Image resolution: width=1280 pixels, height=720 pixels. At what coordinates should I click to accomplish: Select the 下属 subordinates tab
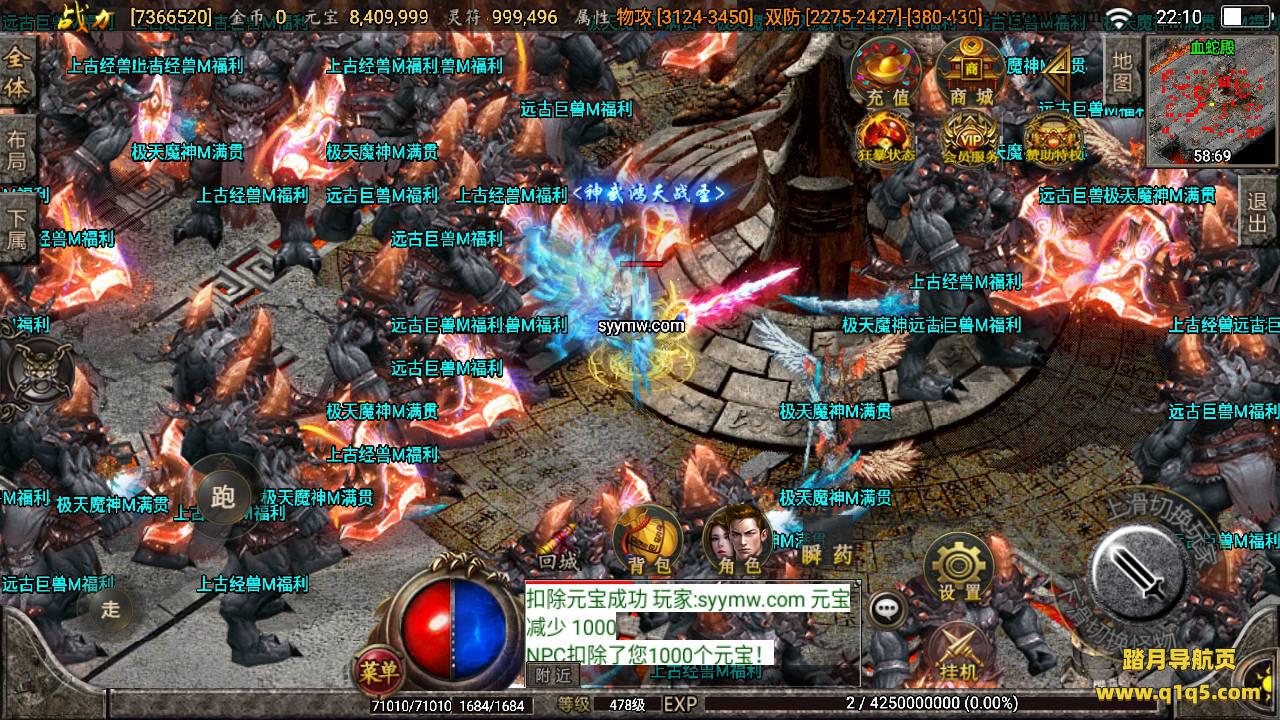pos(18,227)
